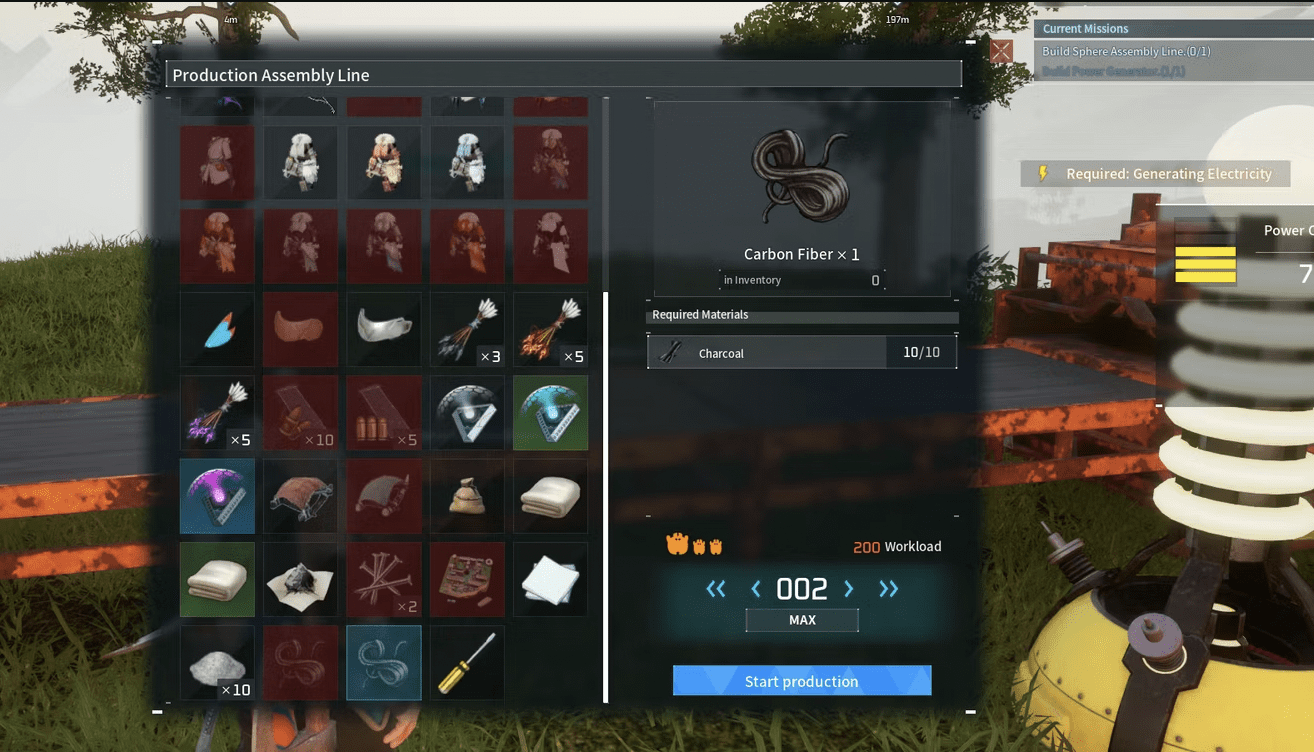Image resolution: width=1314 pixels, height=752 pixels.
Task: Pick the small tied sack recipe
Action: [467, 496]
